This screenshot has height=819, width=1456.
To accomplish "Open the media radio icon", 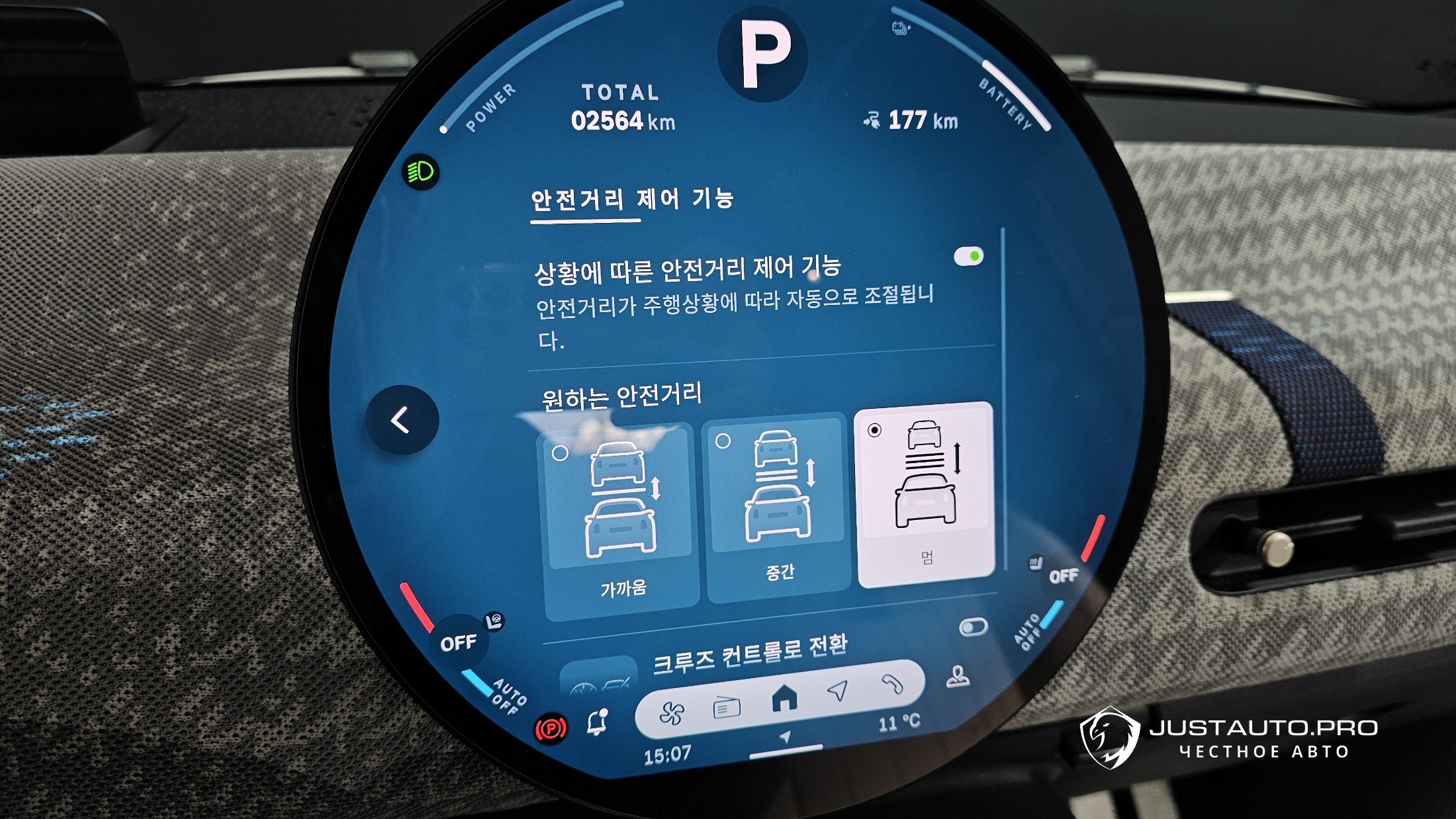I will [x=726, y=708].
